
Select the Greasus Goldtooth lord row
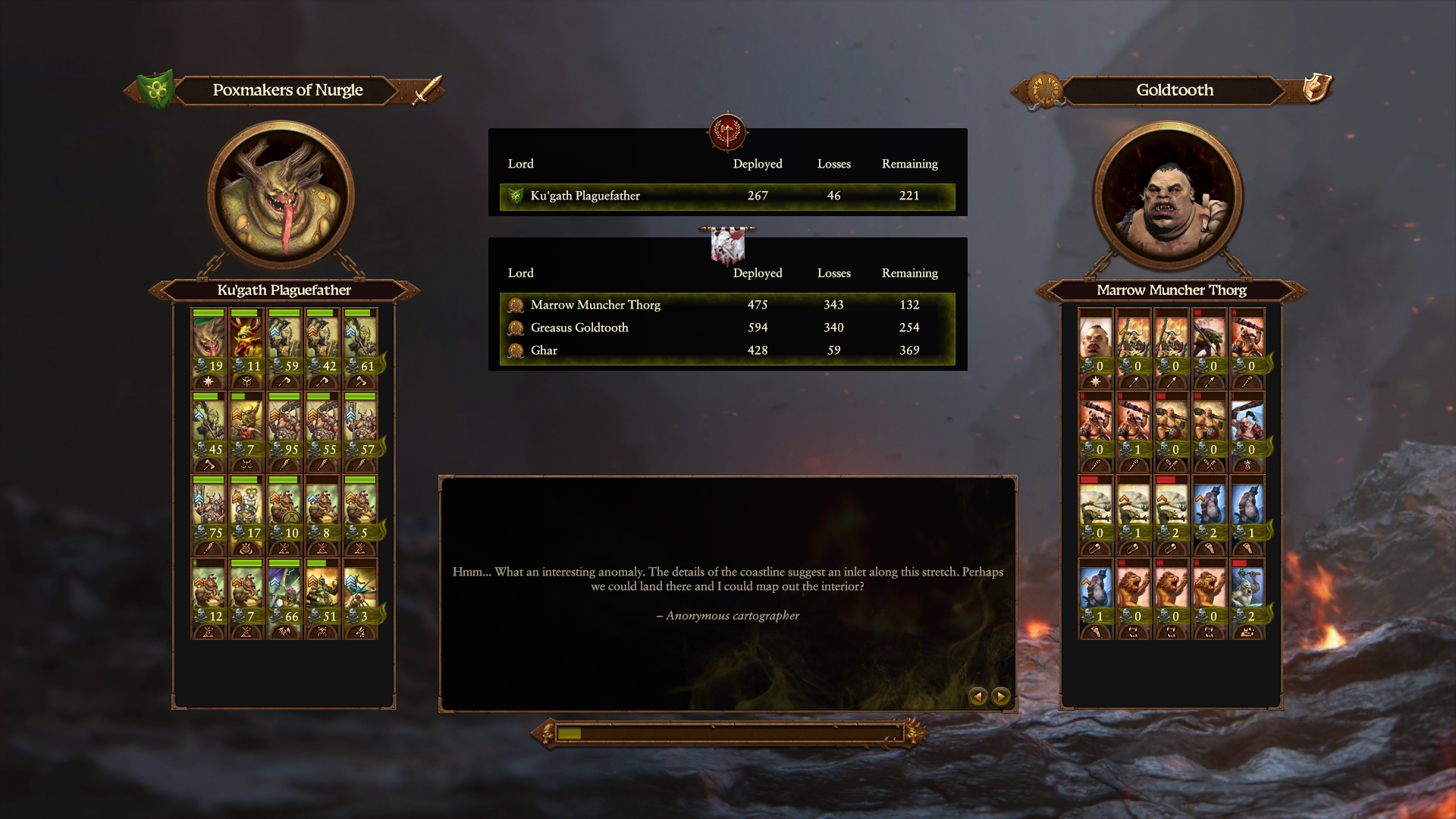(x=726, y=328)
